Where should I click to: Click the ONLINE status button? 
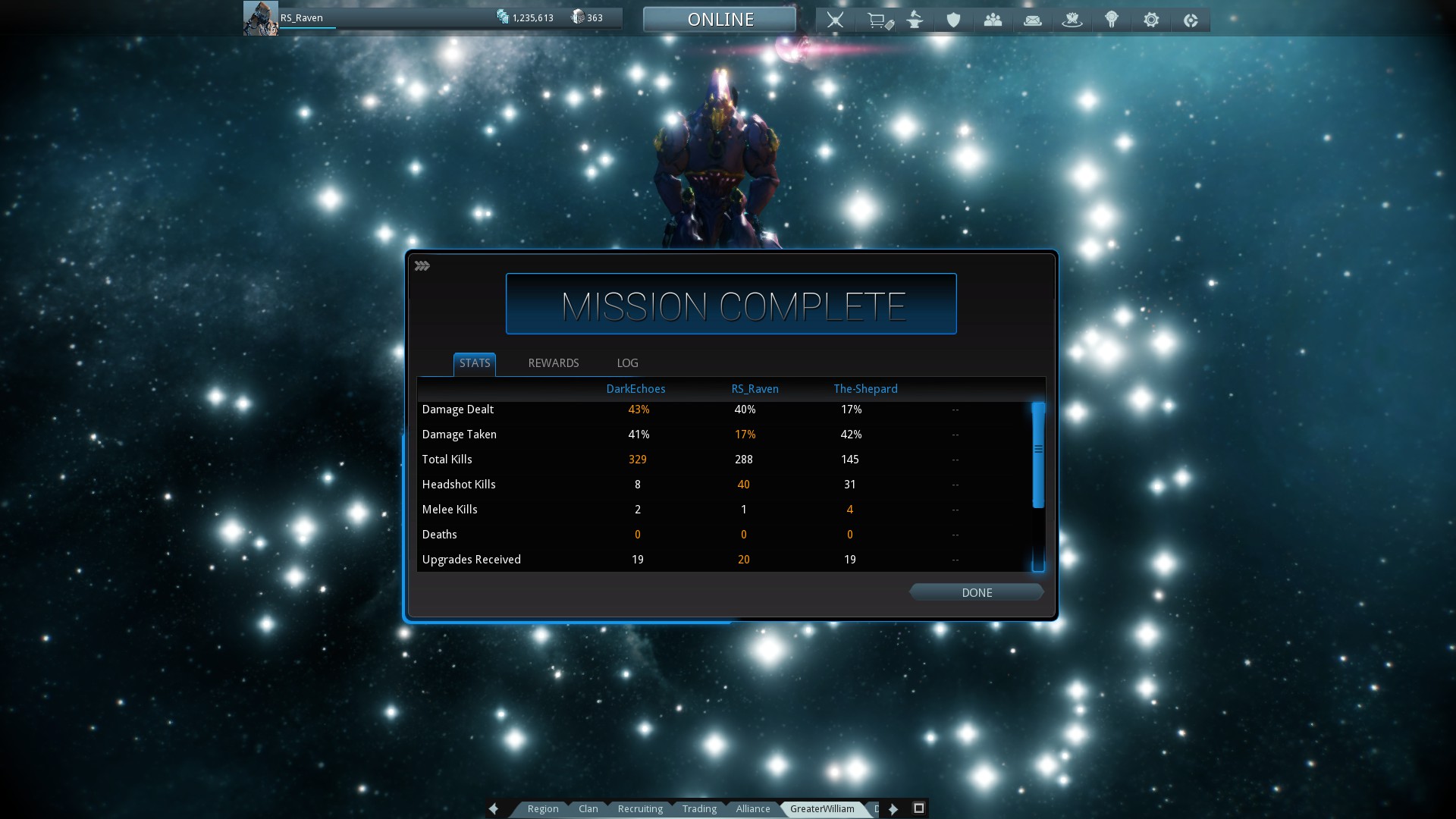click(x=720, y=20)
